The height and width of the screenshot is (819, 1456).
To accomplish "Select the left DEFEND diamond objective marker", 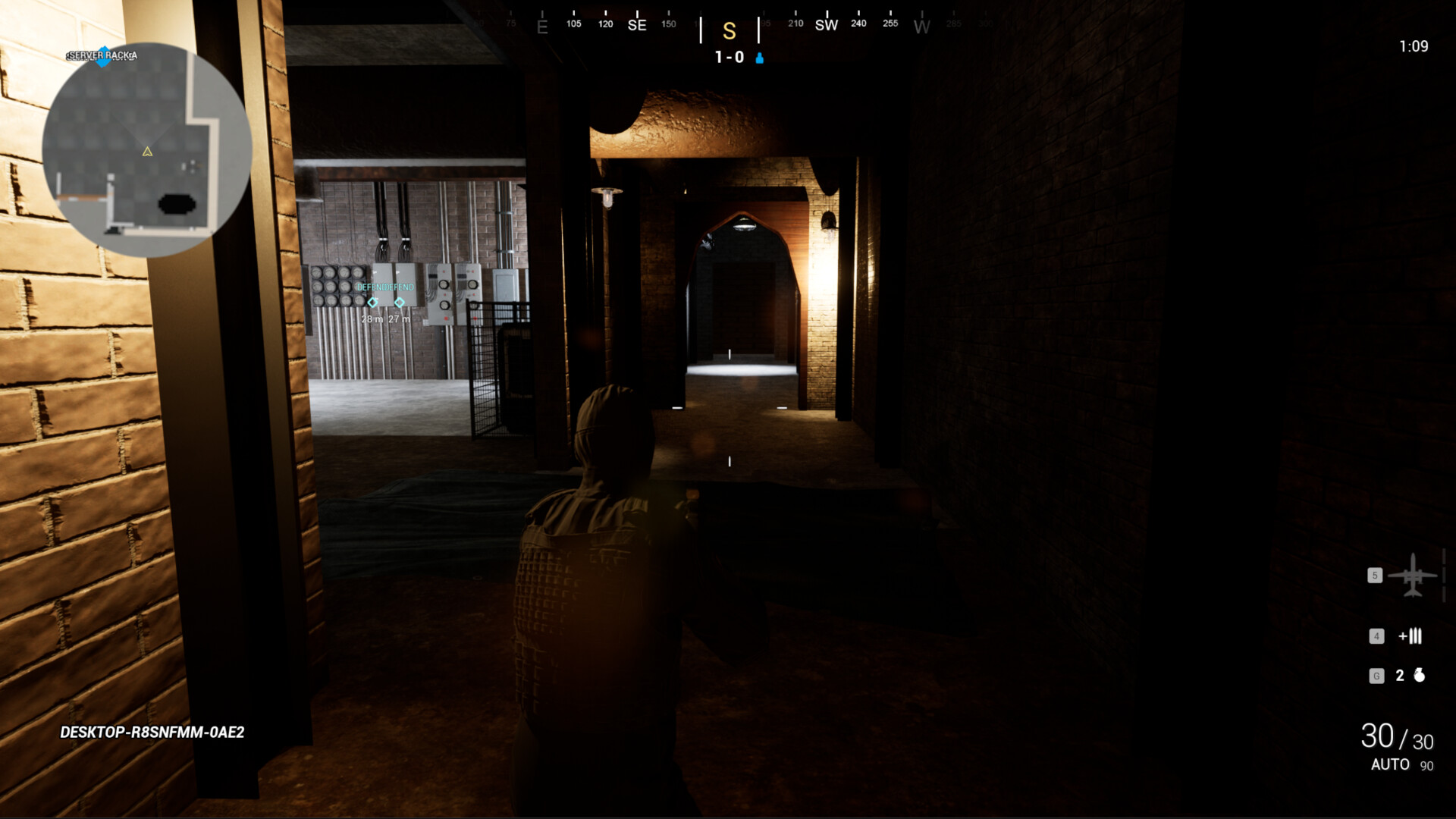I will tap(372, 303).
